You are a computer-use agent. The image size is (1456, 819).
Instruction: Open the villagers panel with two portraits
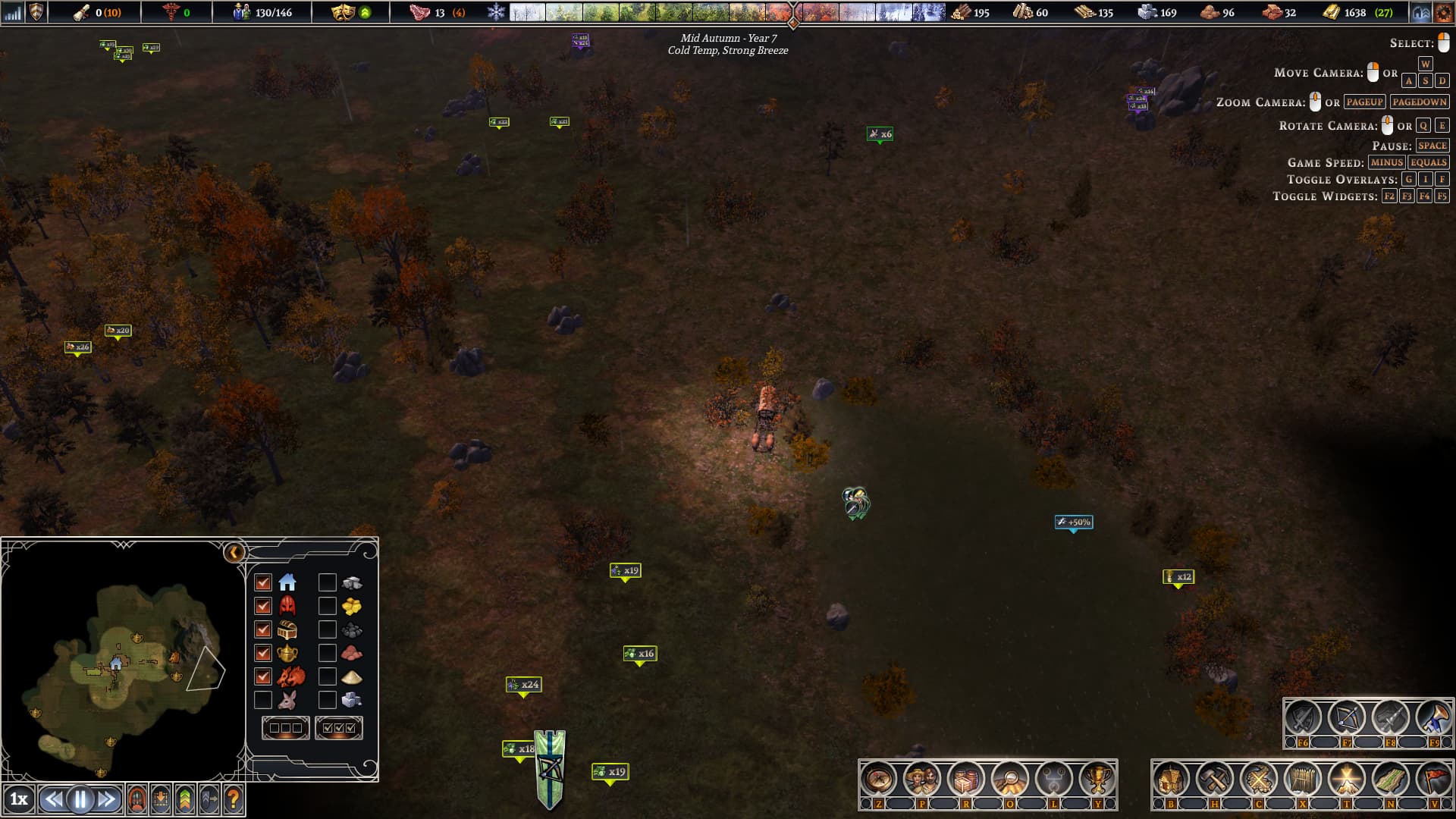(921, 779)
